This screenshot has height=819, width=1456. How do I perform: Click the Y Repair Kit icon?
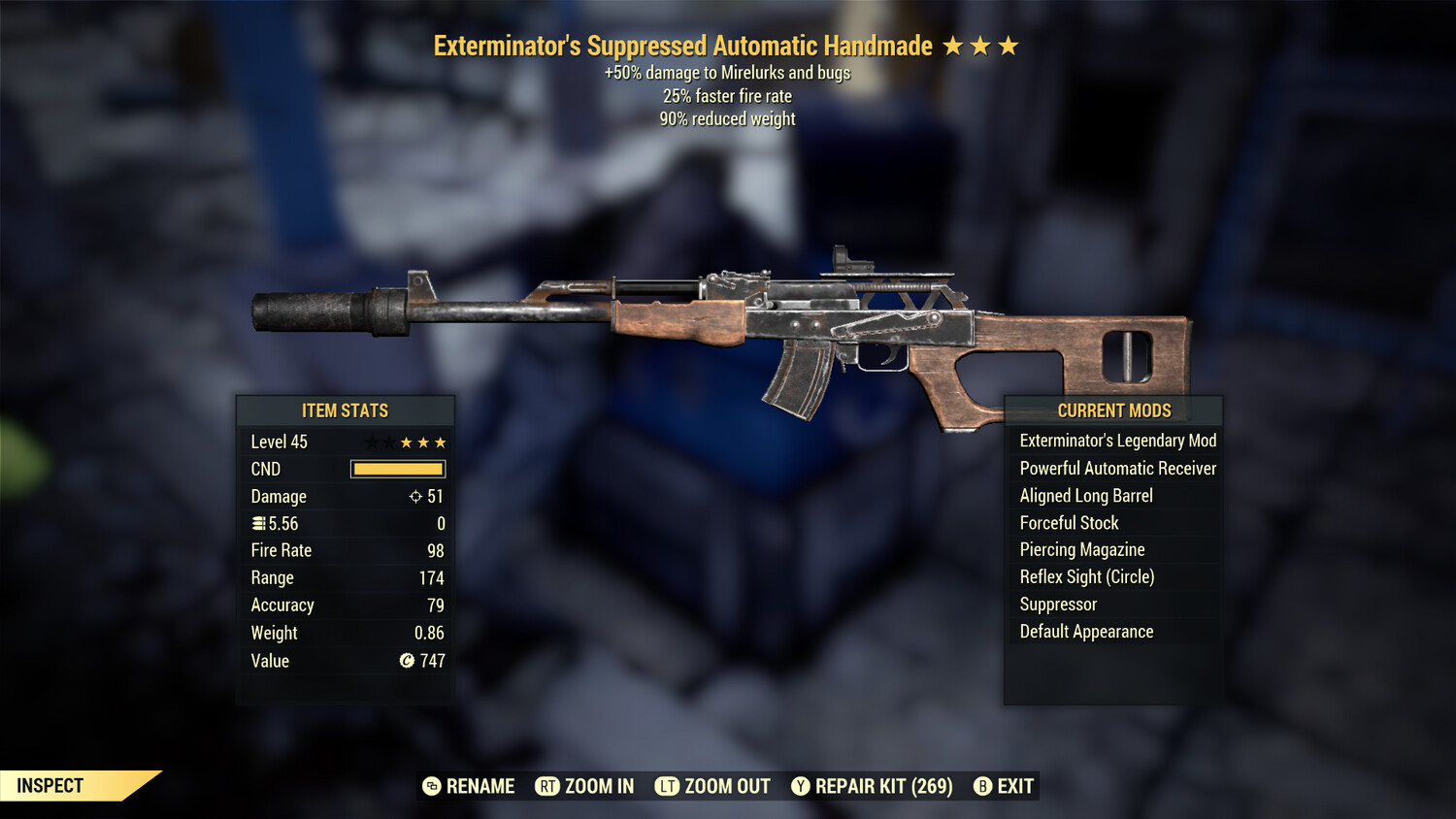tap(802, 786)
